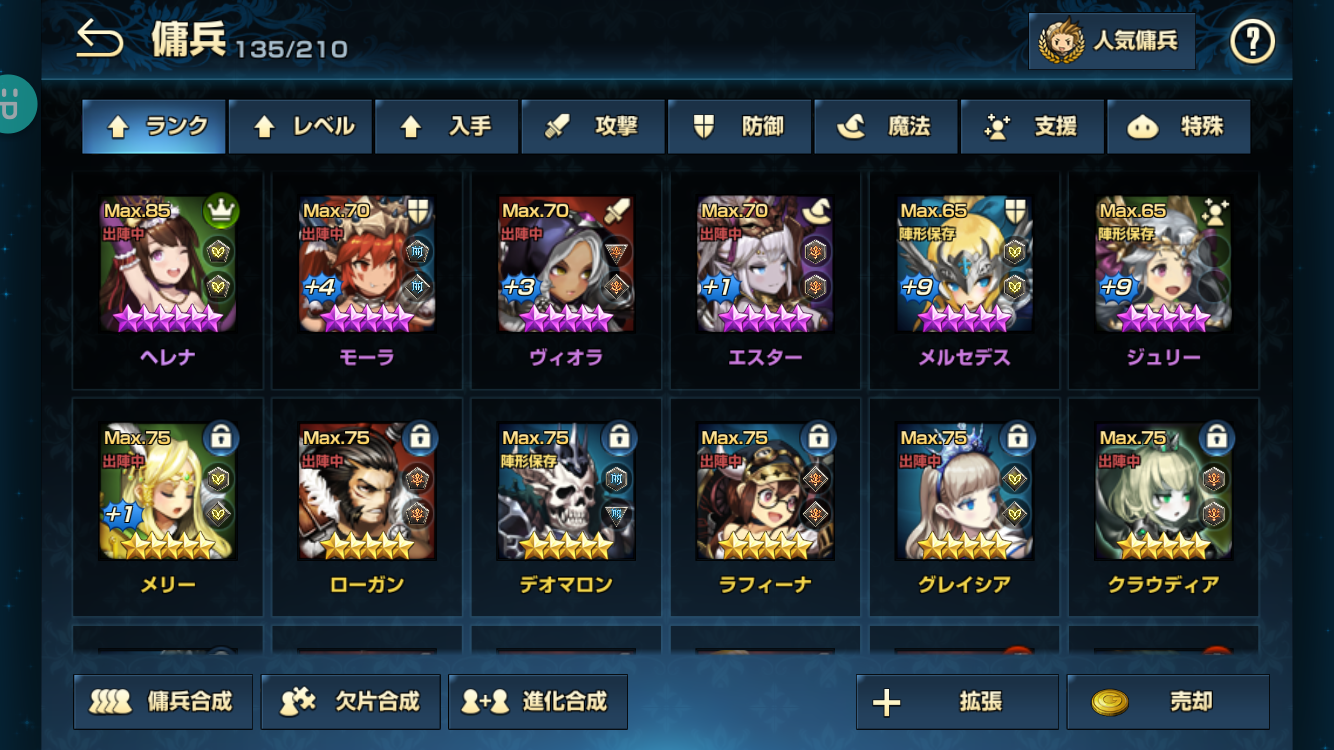Sort mercenaries by レベル
This screenshot has height=750, width=1334.
tap(300, 127)
